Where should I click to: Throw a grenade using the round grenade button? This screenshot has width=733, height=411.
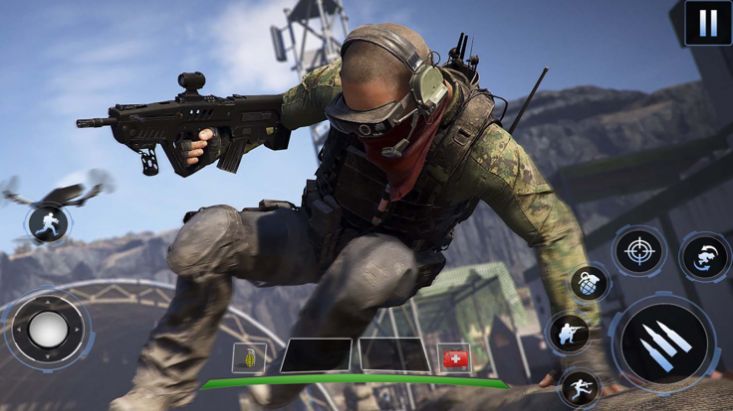pos(590,283)
